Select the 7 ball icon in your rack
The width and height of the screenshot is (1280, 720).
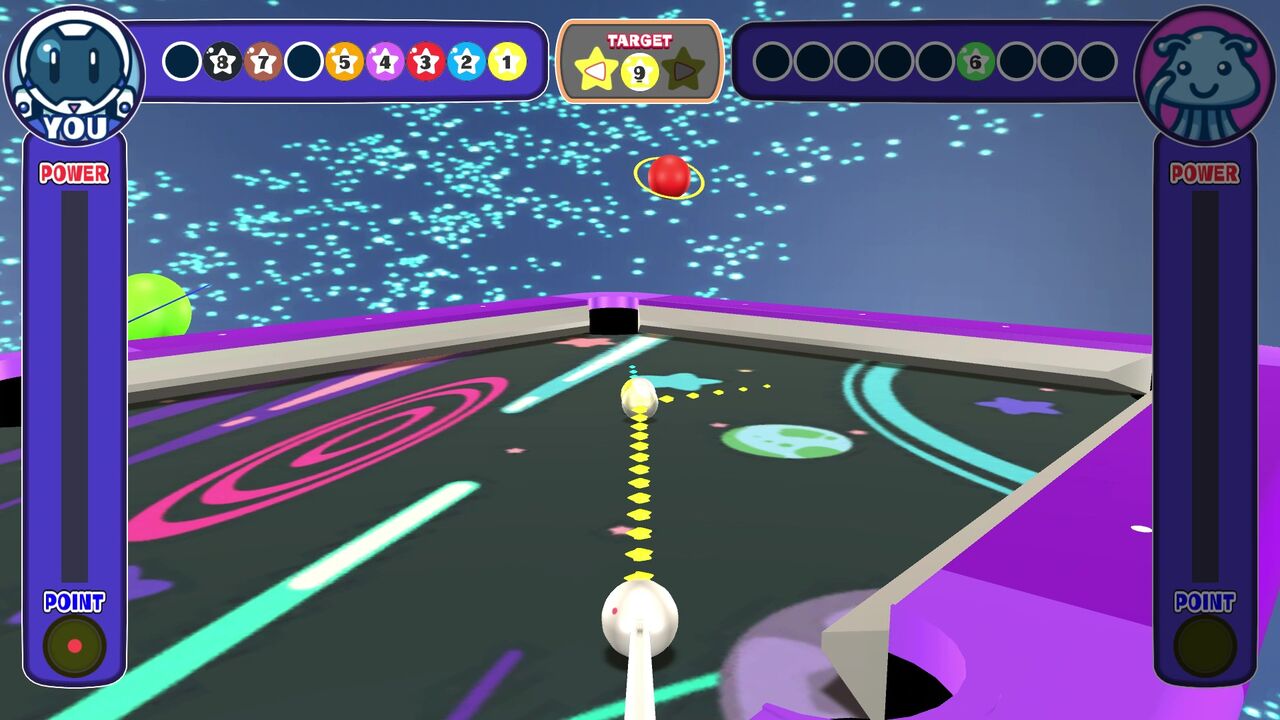point(264,61)
